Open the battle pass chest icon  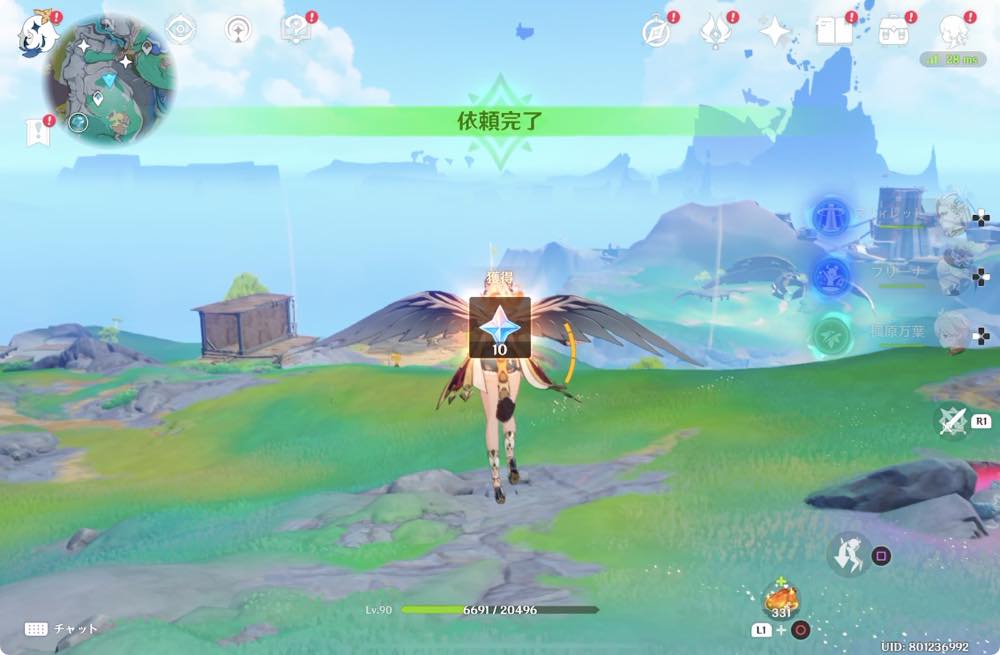[893, 31]
